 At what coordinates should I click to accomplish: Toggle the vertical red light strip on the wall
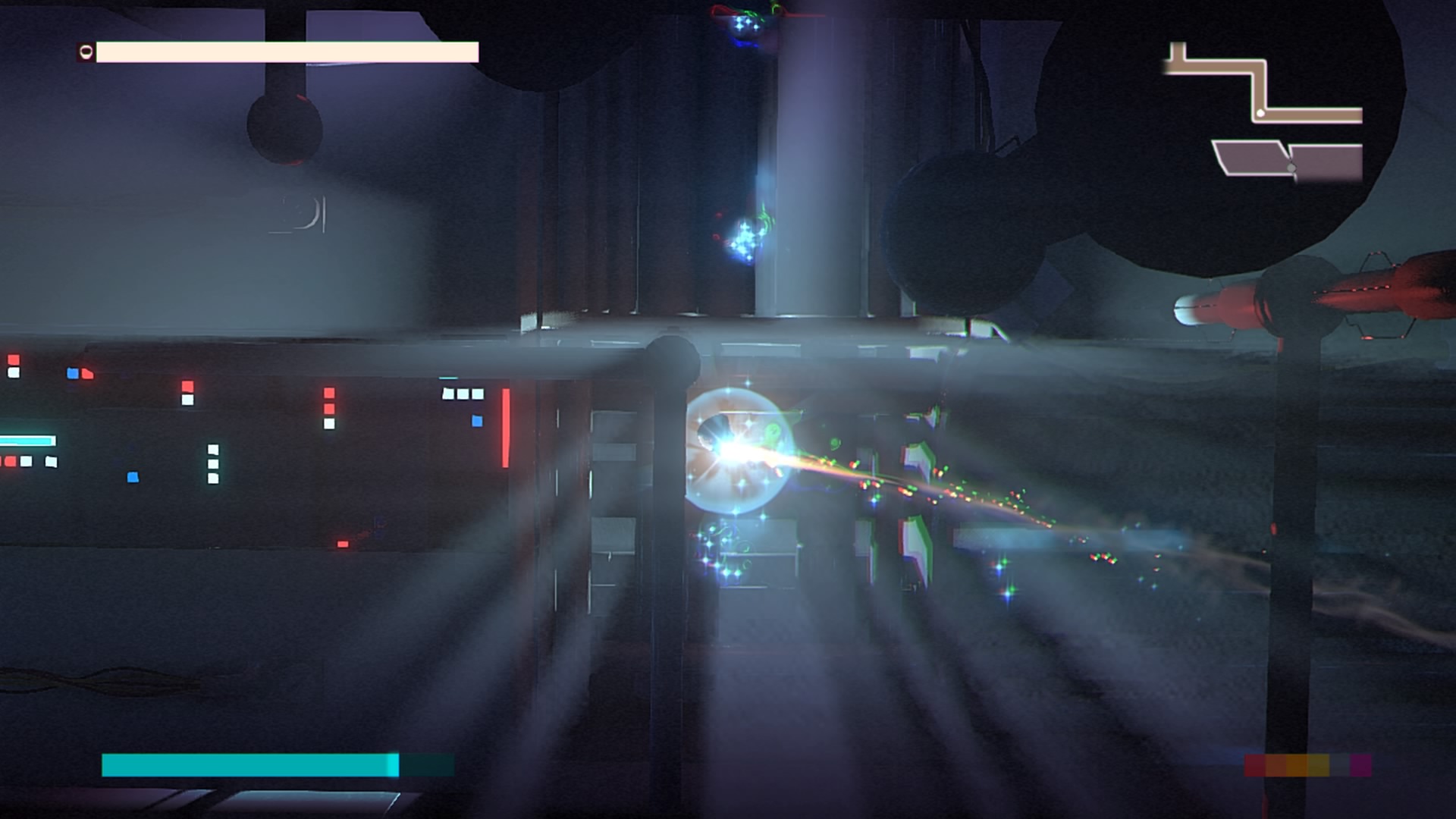(505, 428)
